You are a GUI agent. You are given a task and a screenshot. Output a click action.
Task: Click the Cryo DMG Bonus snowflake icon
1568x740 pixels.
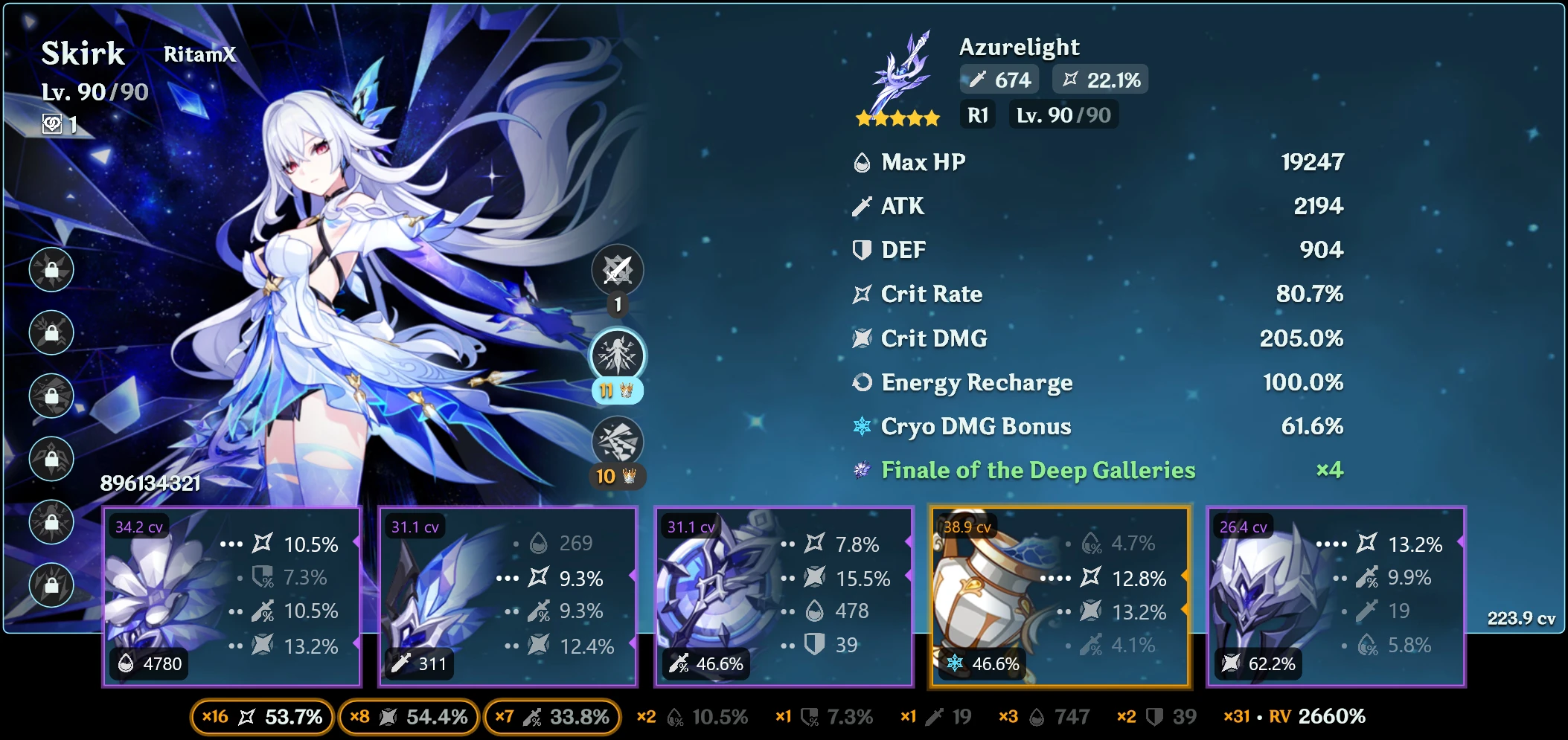coord(860,426)
